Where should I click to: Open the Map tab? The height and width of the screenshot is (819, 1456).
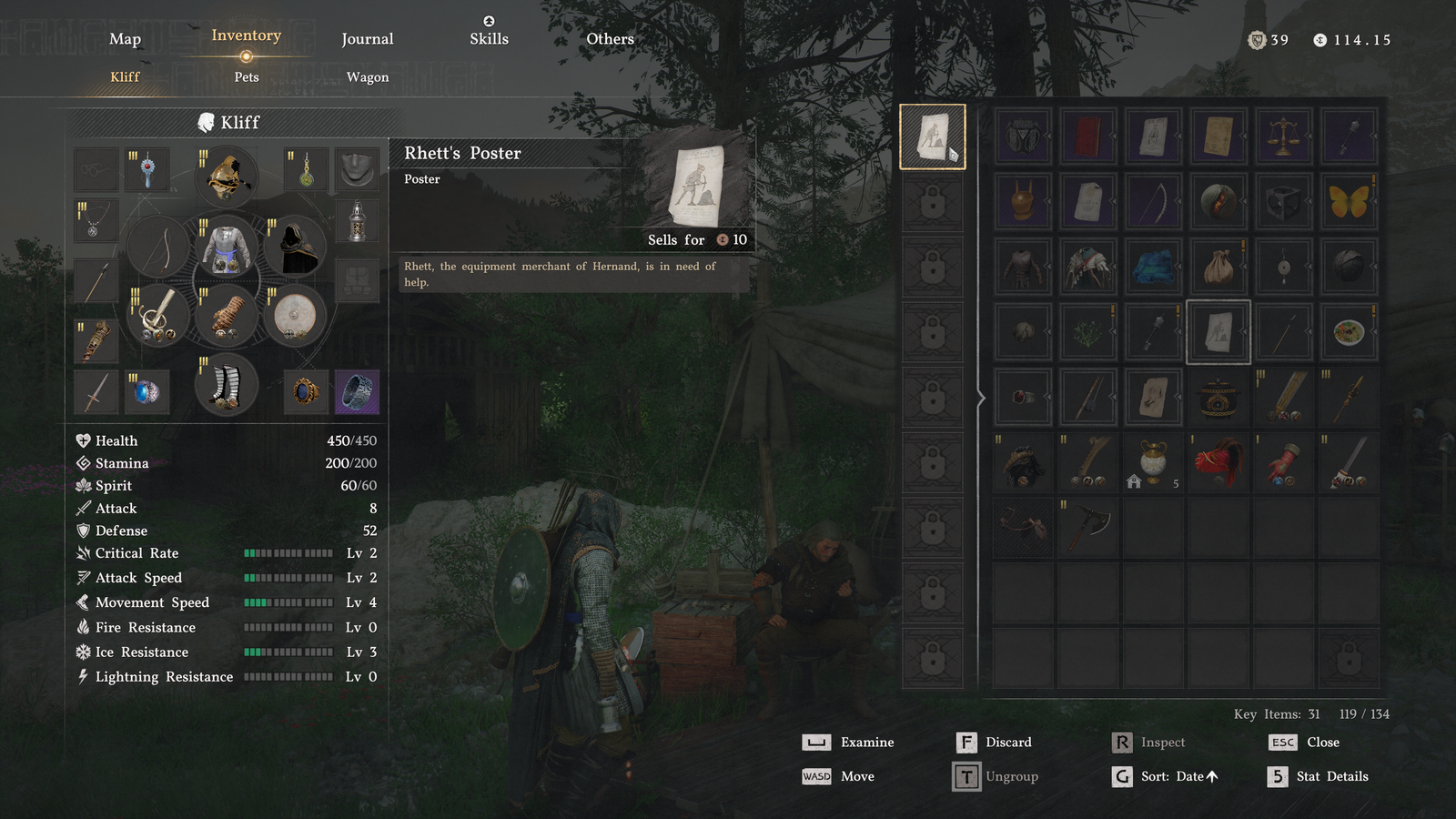(125, 39)
